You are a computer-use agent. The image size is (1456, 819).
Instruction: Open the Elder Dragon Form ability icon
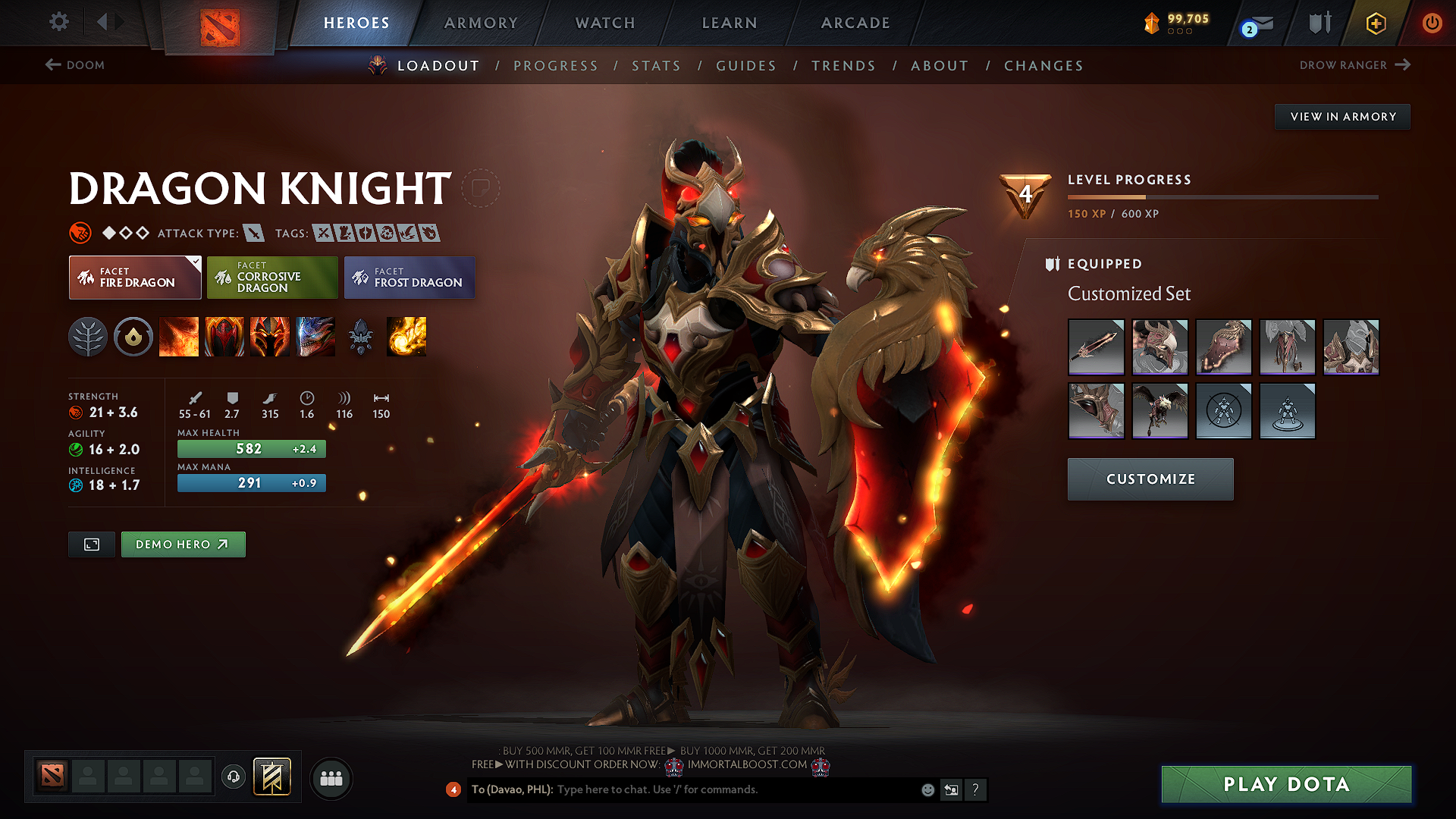tap(315, 337)
